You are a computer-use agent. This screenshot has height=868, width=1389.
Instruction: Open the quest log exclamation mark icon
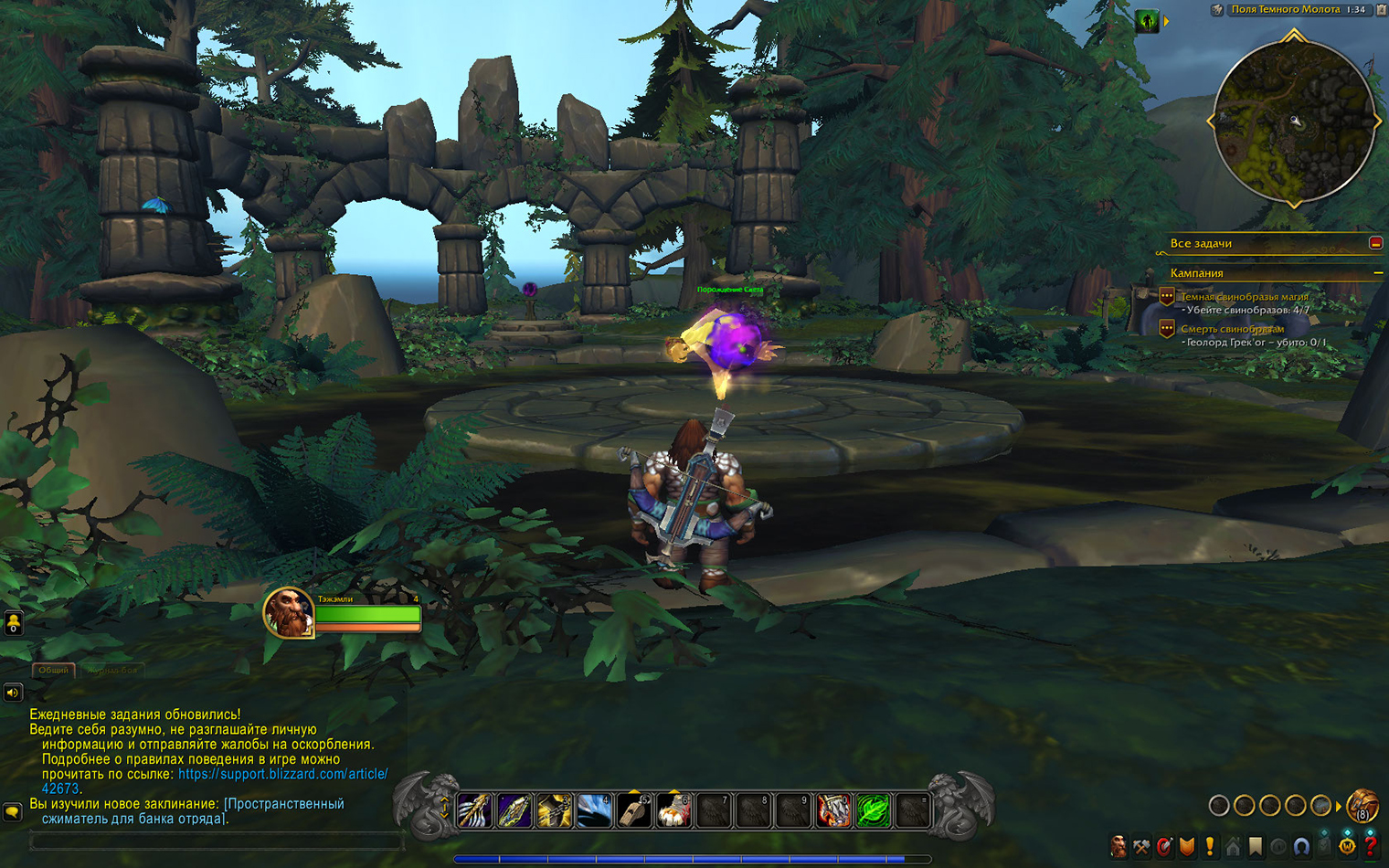(1210, 847)
